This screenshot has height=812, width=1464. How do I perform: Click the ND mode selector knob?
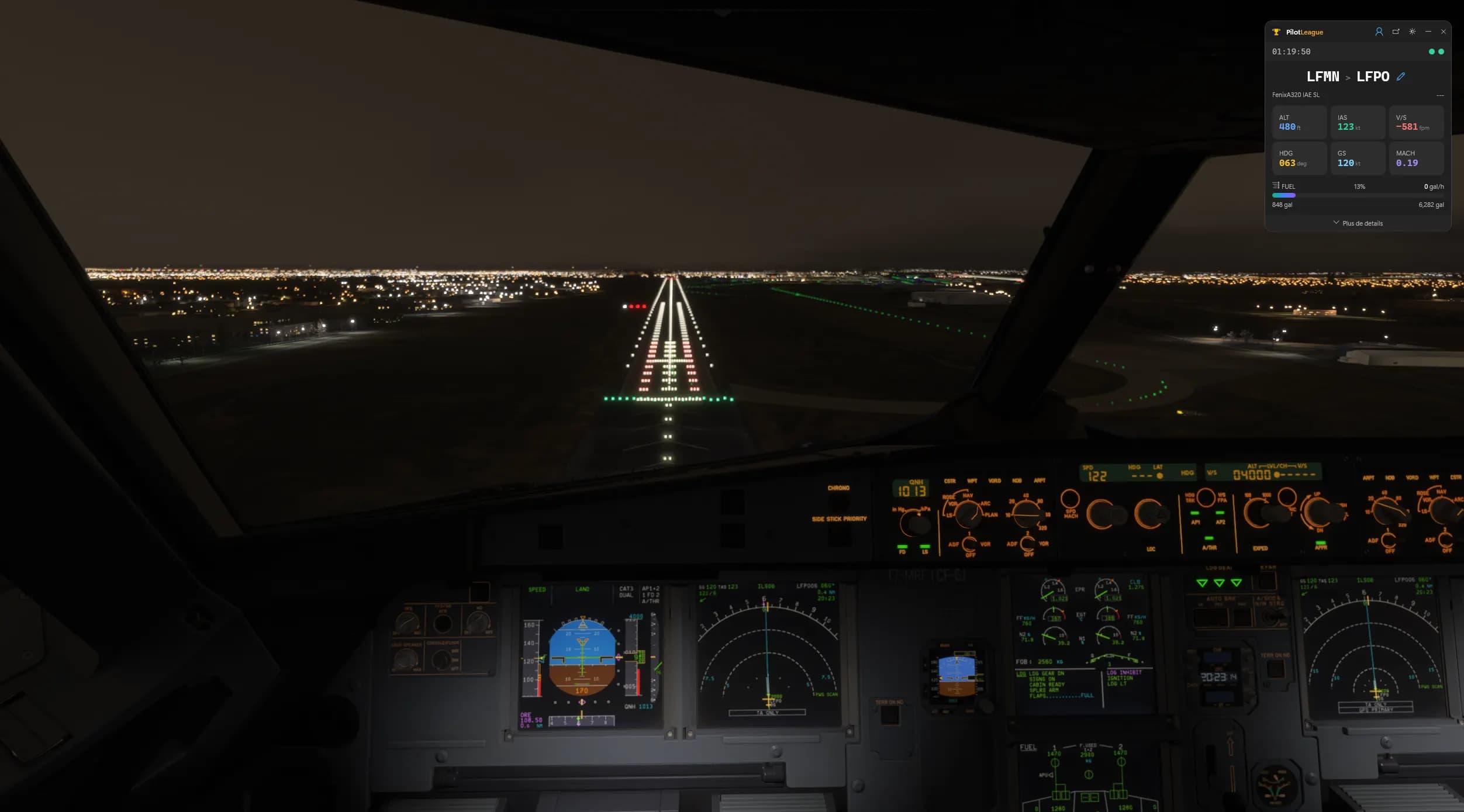pos(968,517)
